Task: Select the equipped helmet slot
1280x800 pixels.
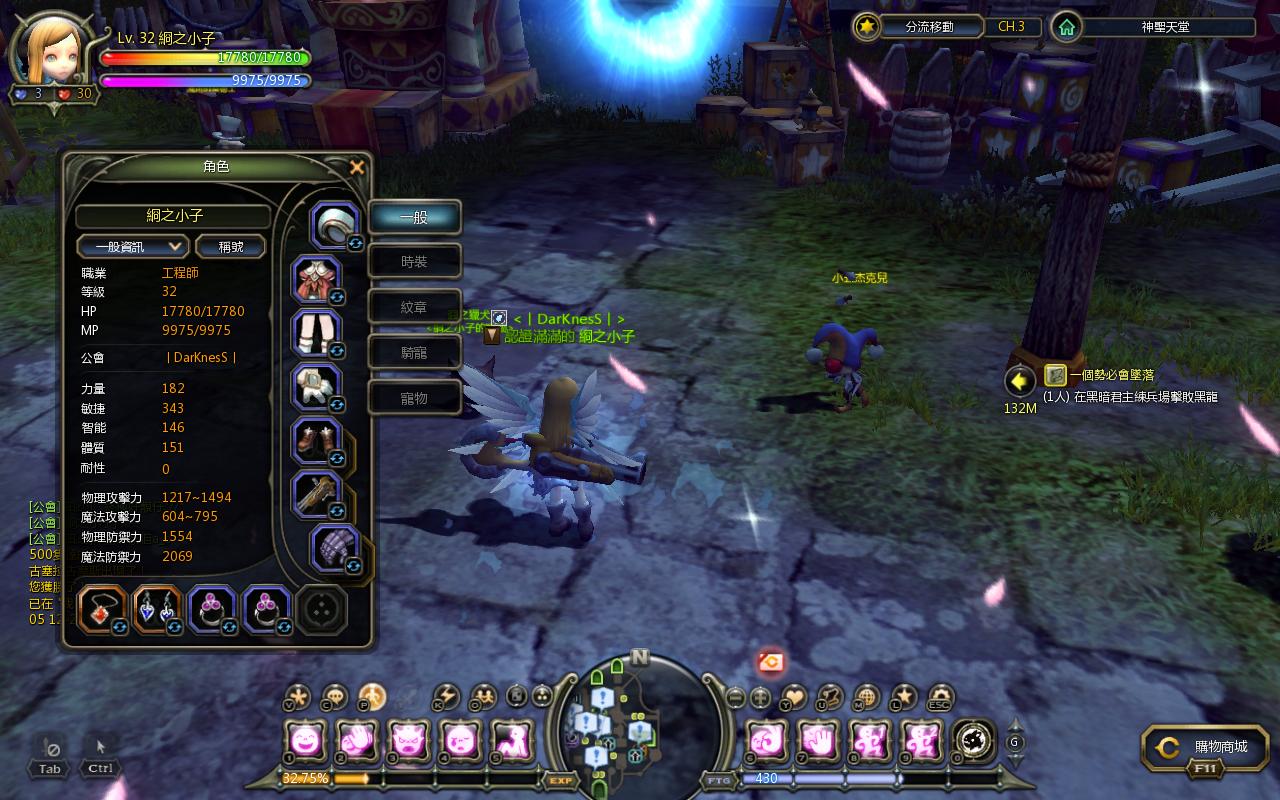Action: [335, 225]
